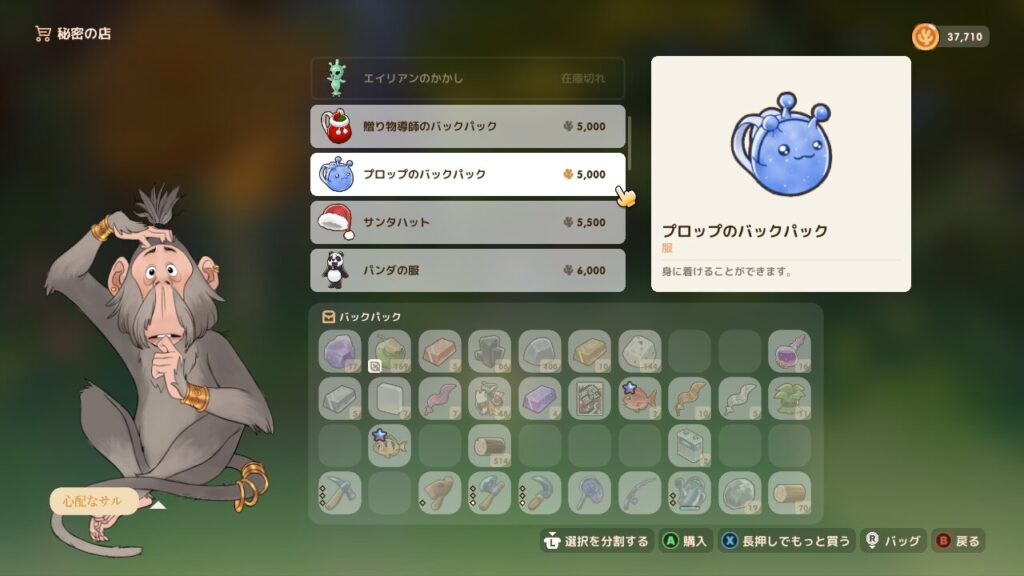Select the gold ingot in backpack
1024x576 pixels.
(x=590, y=351)
